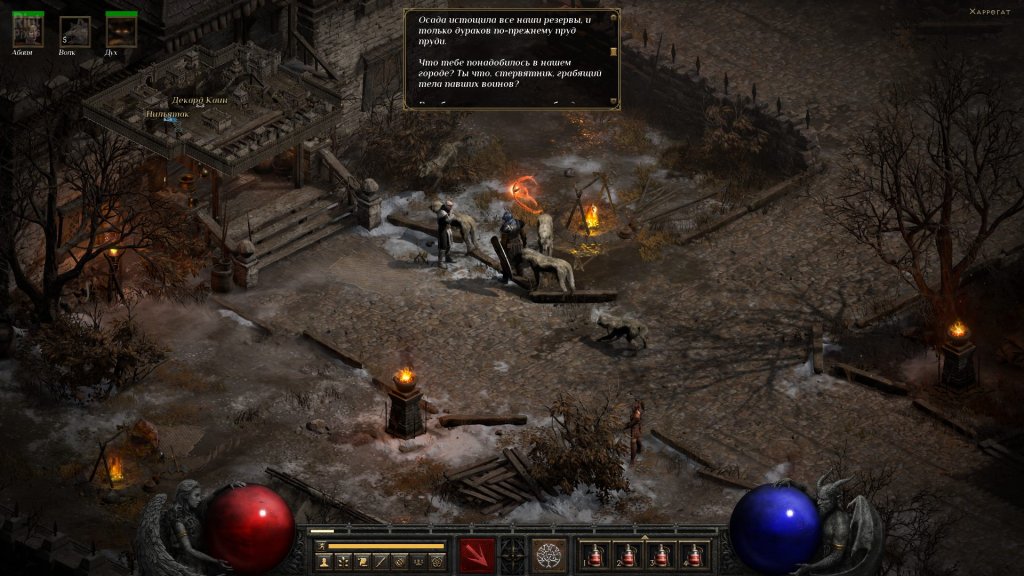Use the healing potion in belt slot 4
This screenshot has width=1024, height=576.
pyautogui.click(x=694, y=555)
